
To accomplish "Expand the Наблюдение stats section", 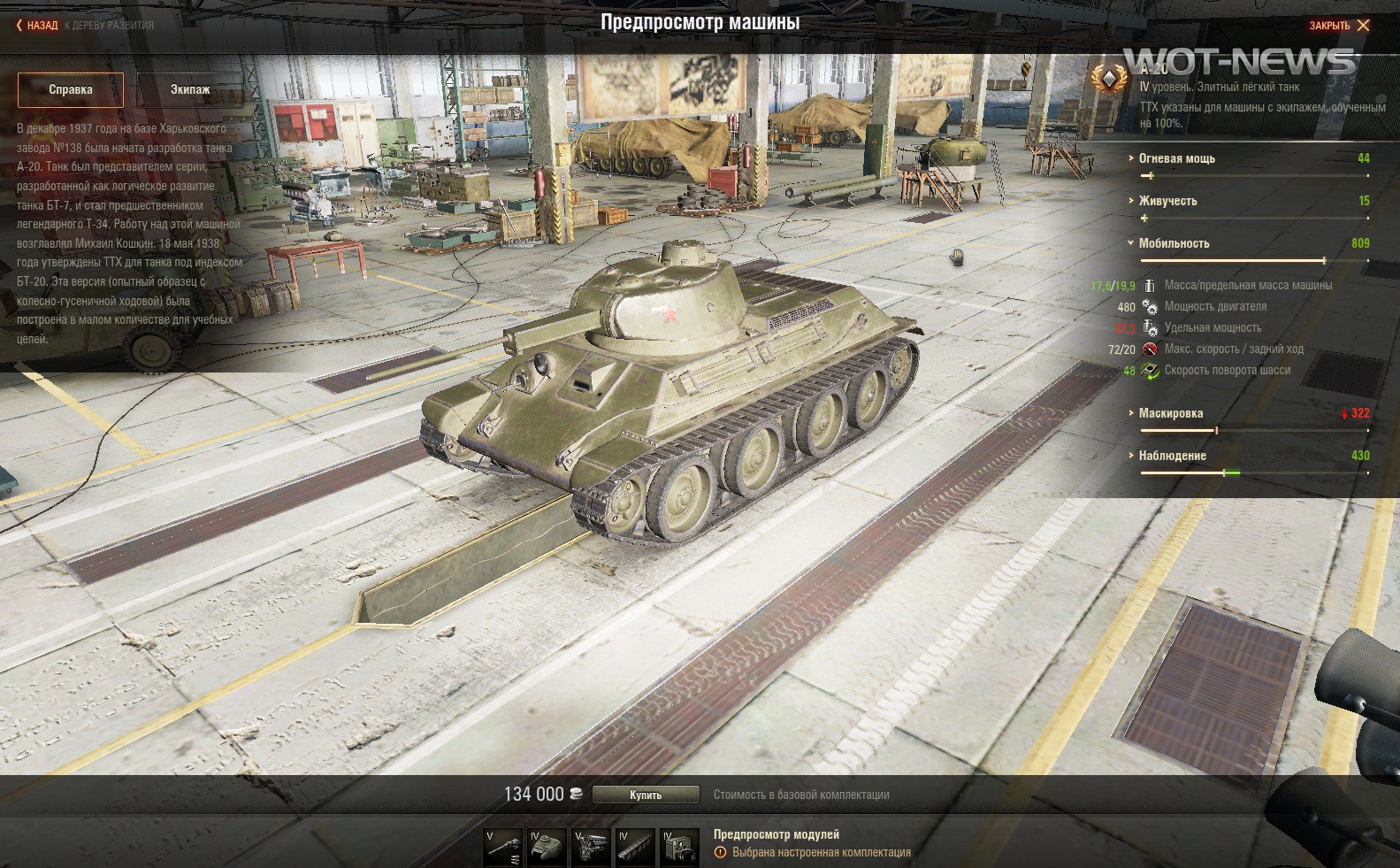I will click(x=1172, y=456).
